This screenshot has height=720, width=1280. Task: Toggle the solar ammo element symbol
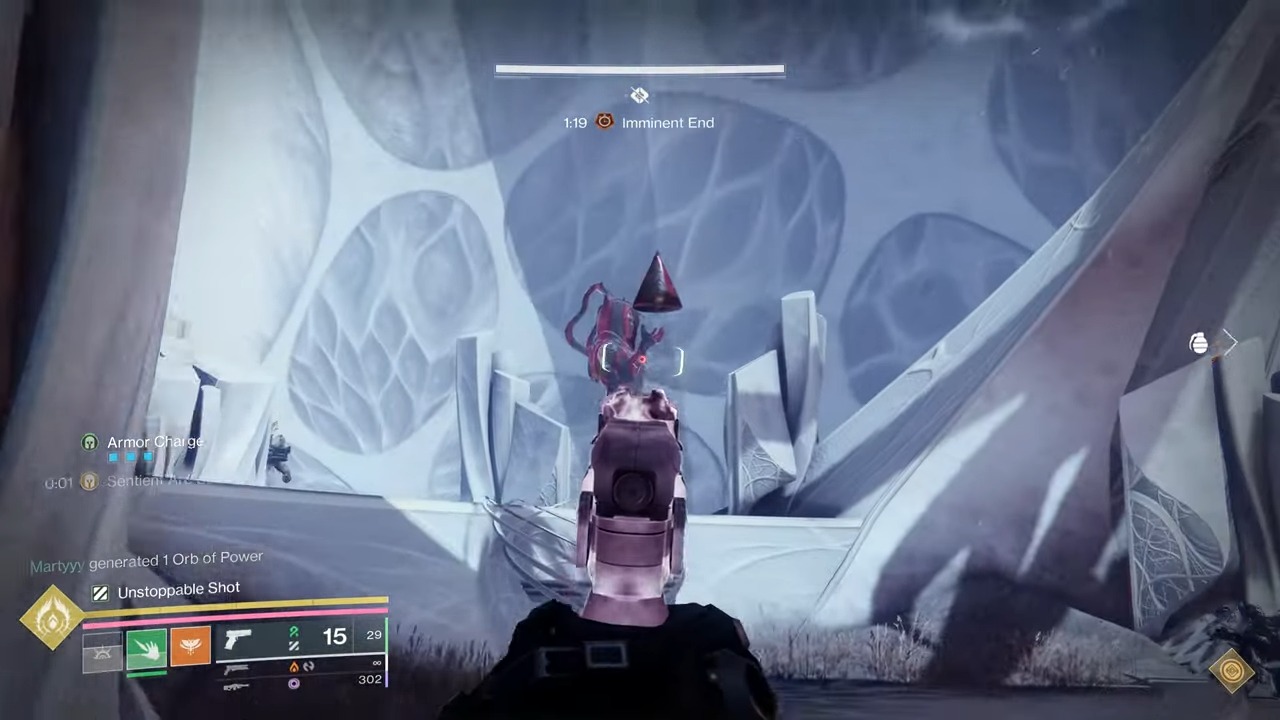click(x=296, y=666)
